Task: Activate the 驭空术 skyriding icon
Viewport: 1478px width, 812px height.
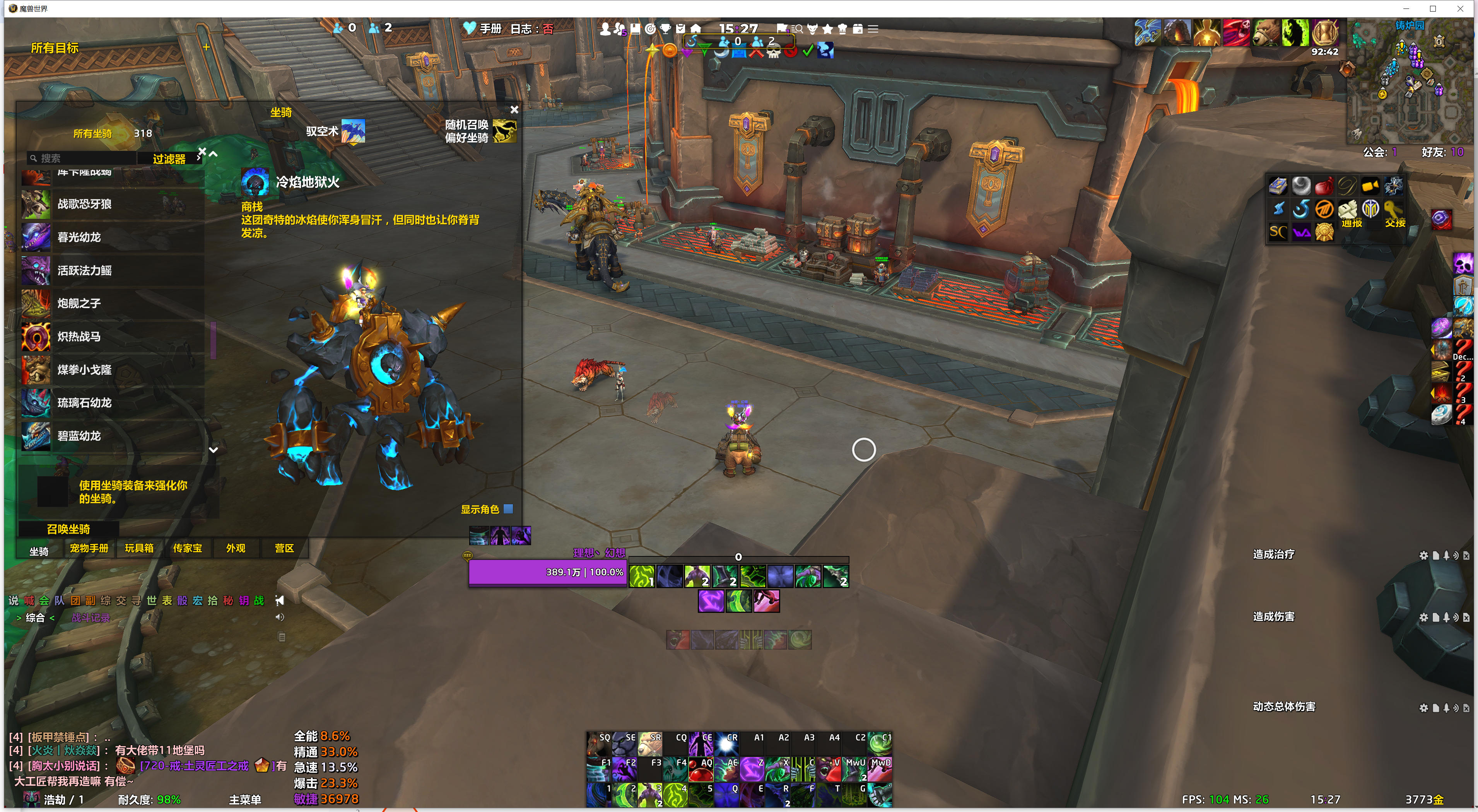Action: 353,131
